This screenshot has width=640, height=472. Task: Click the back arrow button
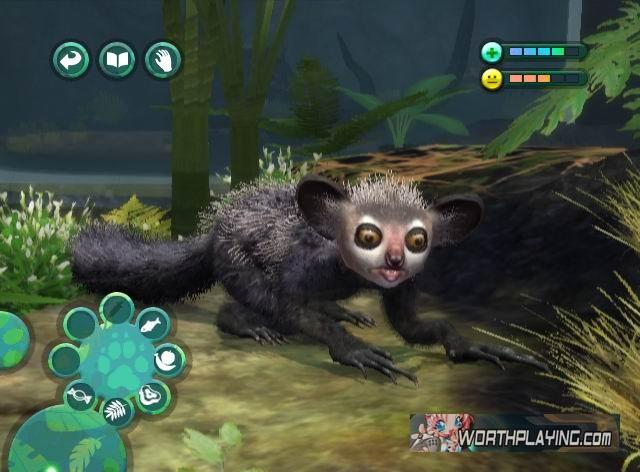[x=71, y=61]
